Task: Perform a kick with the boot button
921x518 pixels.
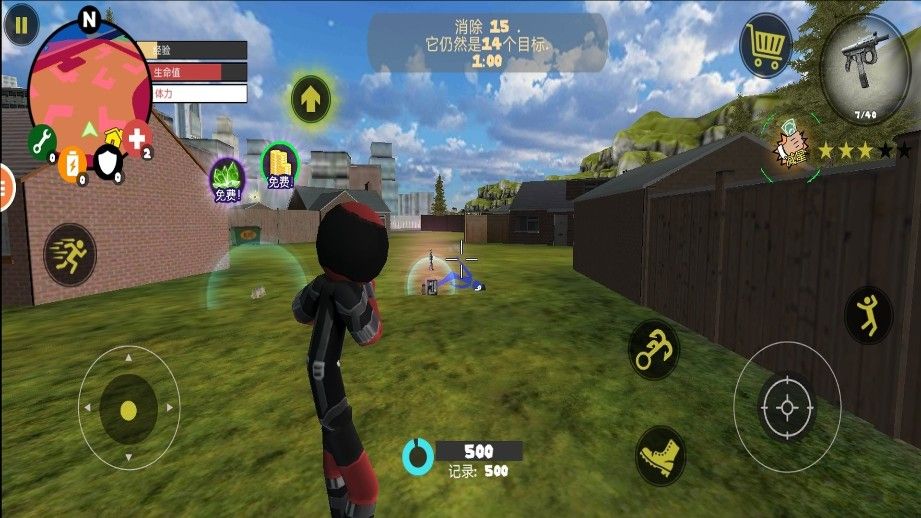Action: coord(660,456)
